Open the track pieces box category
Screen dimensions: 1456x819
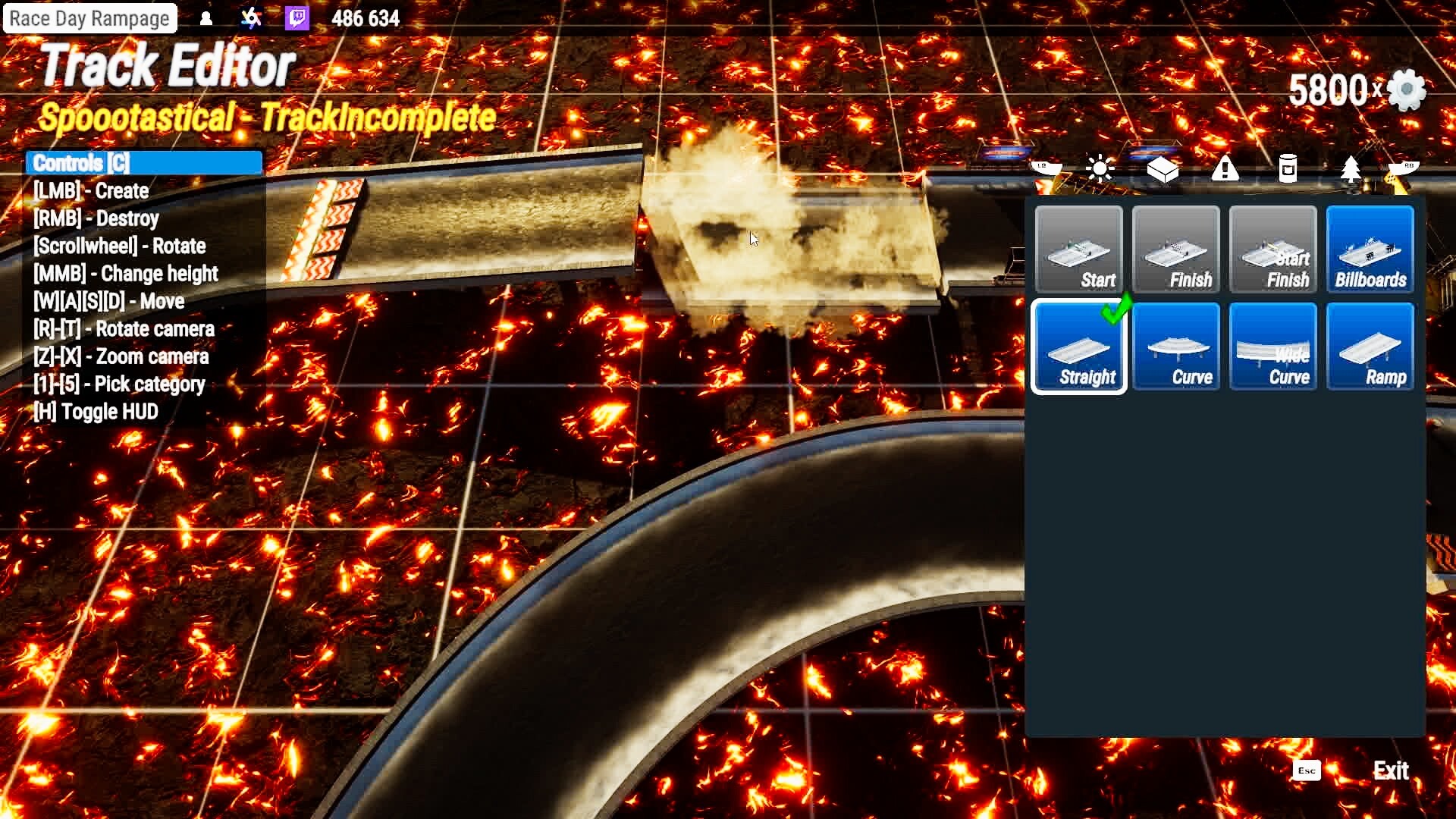pyautogui.click(x=1163, y=168)
